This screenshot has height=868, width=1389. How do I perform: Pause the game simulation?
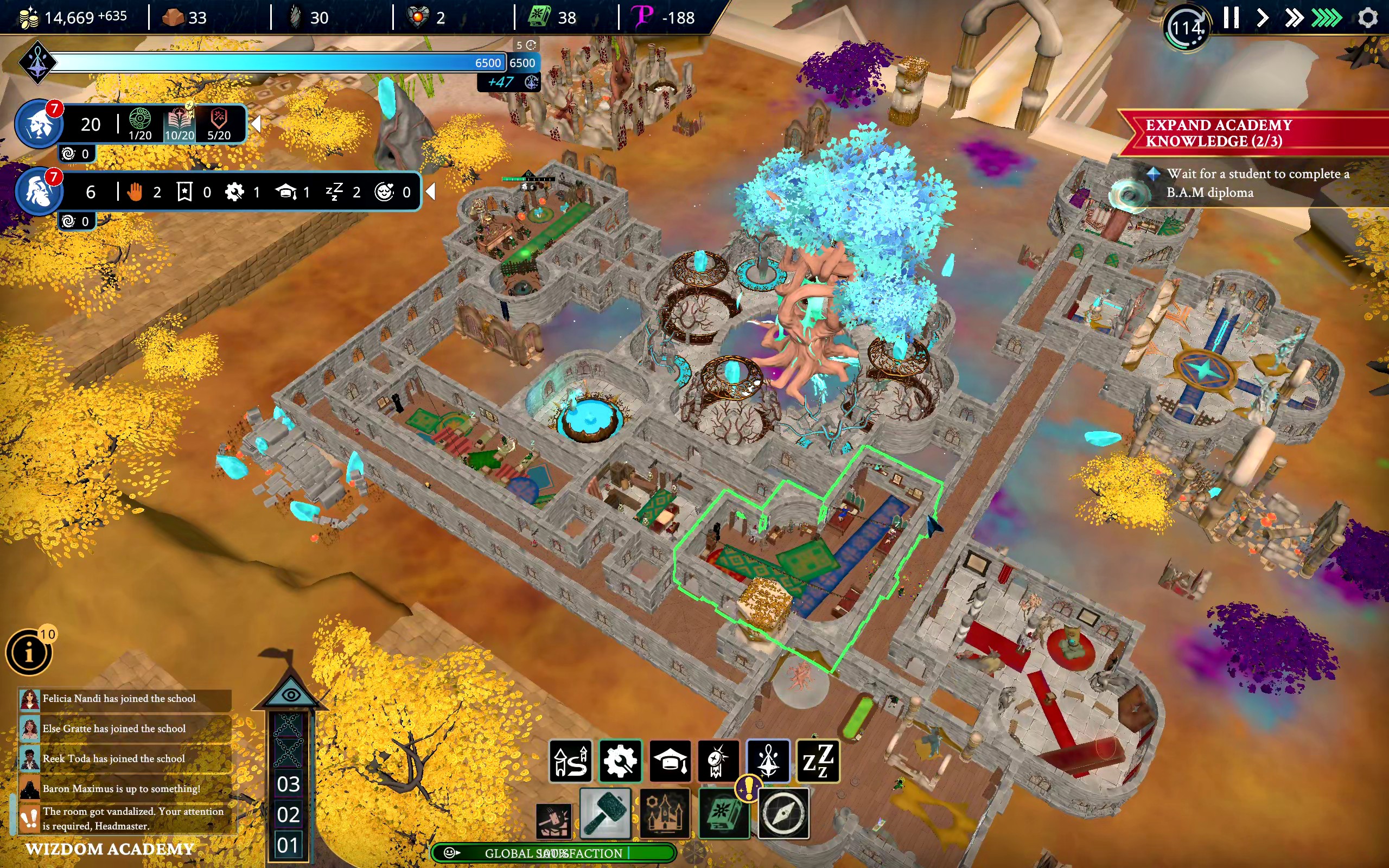(1231, 18)
